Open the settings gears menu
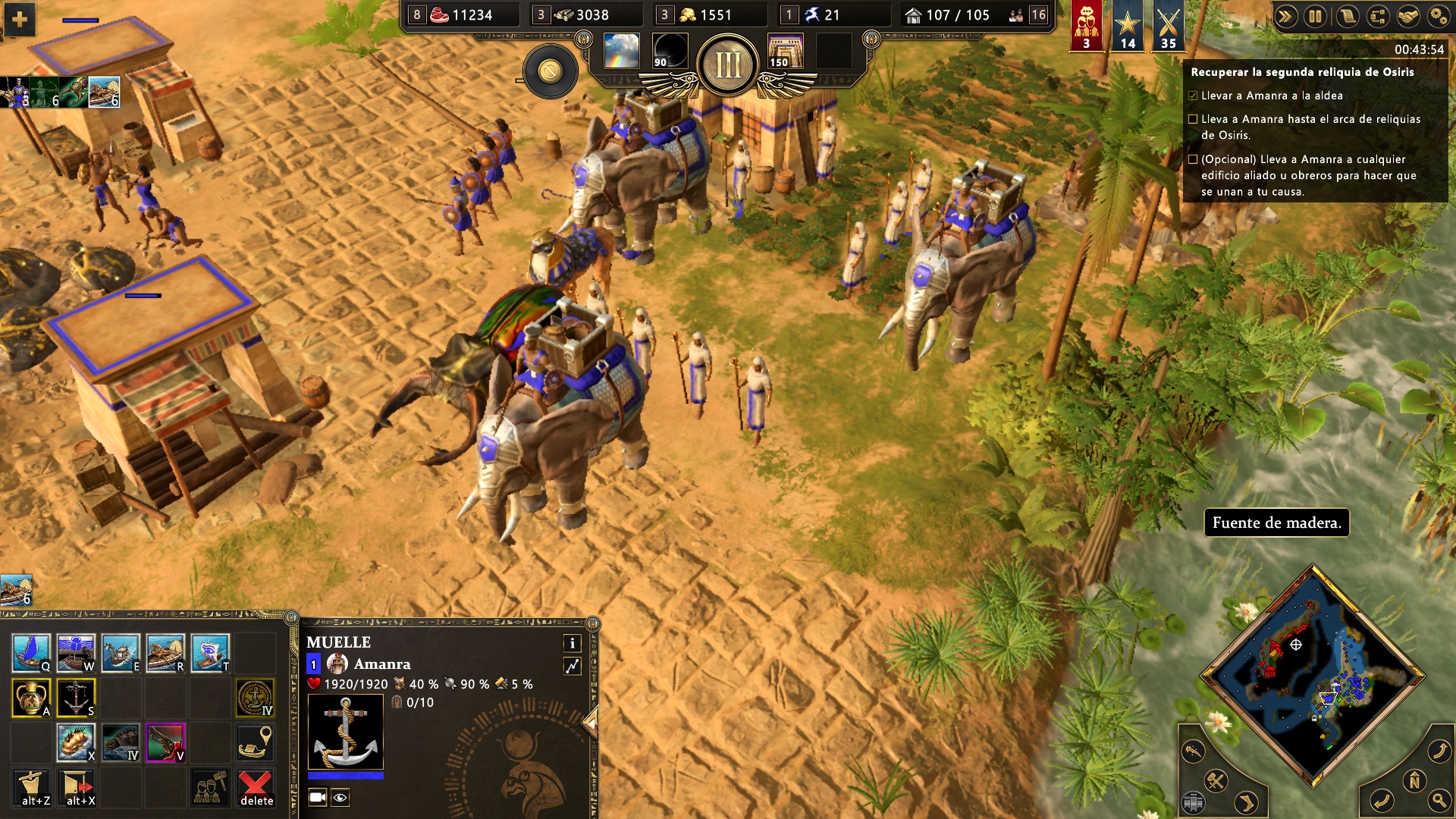The image size is (1456, 819). click(1438, 16)
